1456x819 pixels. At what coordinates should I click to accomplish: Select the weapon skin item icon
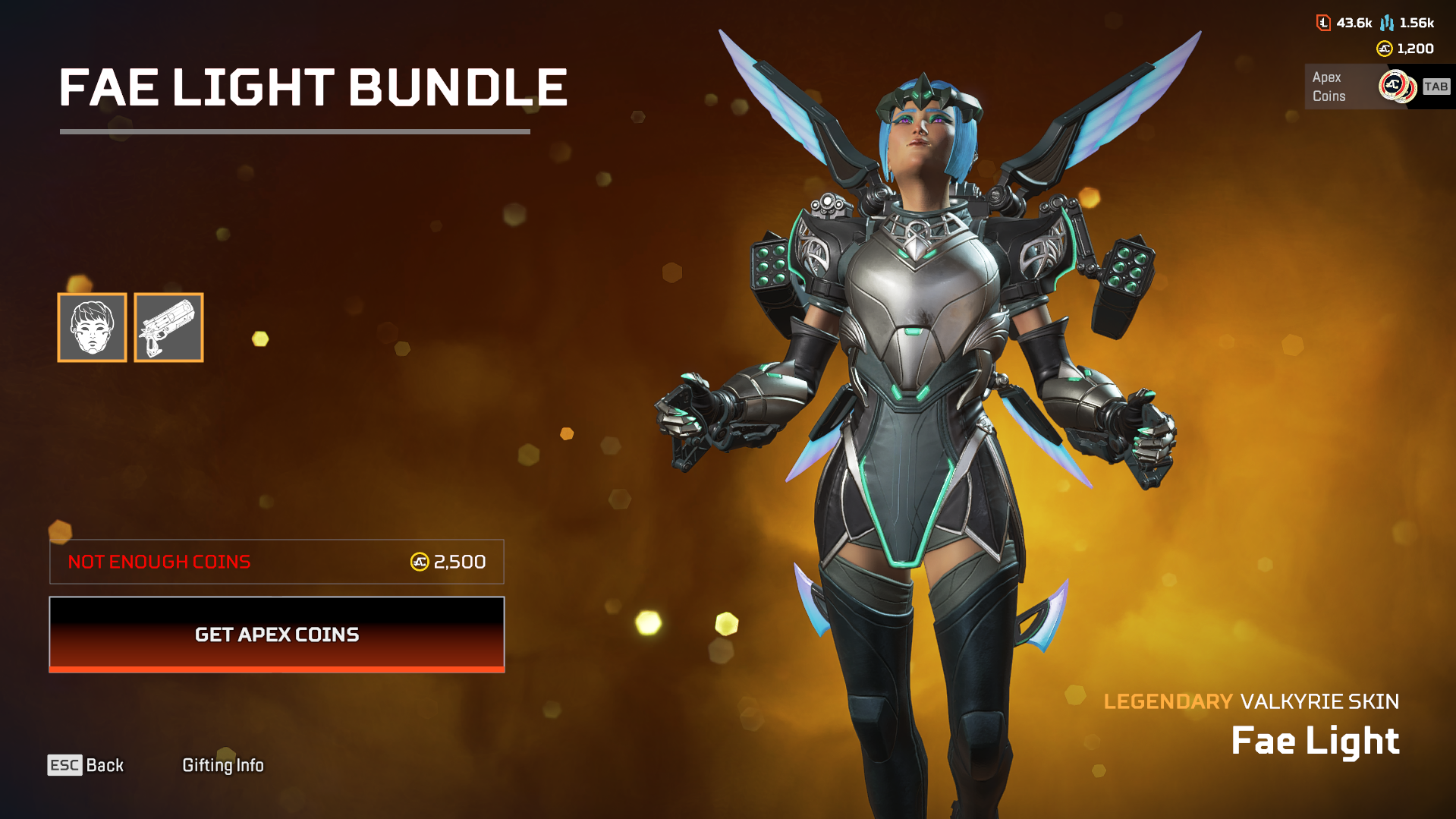pos(168,327)
